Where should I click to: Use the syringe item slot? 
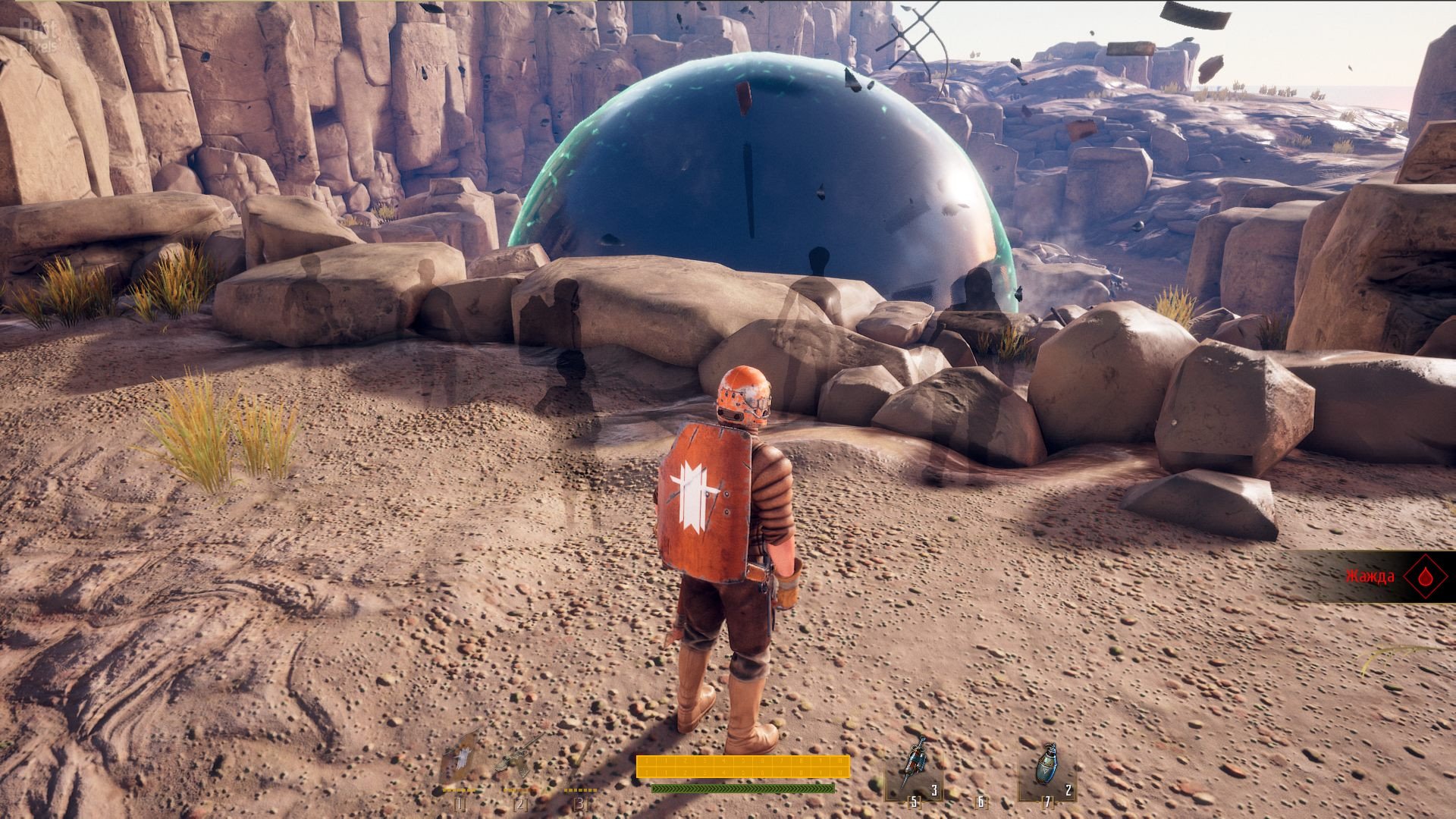click(x=915, y=767)
